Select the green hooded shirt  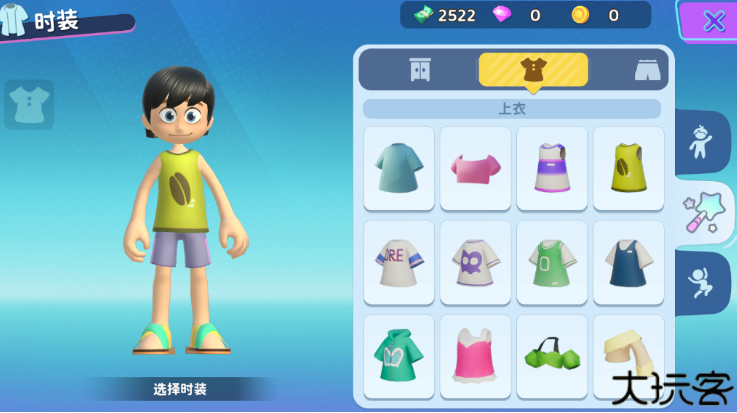399,355
